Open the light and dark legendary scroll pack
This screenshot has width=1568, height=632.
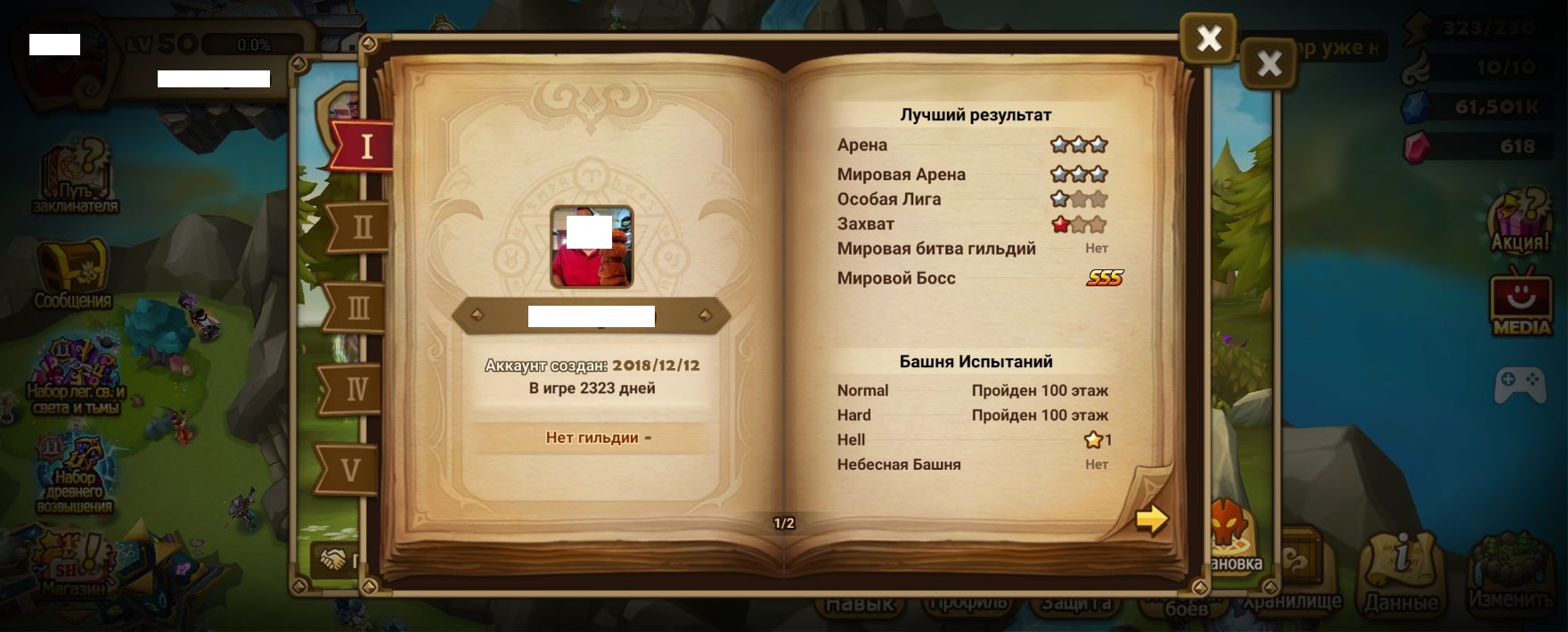point(76,376)
